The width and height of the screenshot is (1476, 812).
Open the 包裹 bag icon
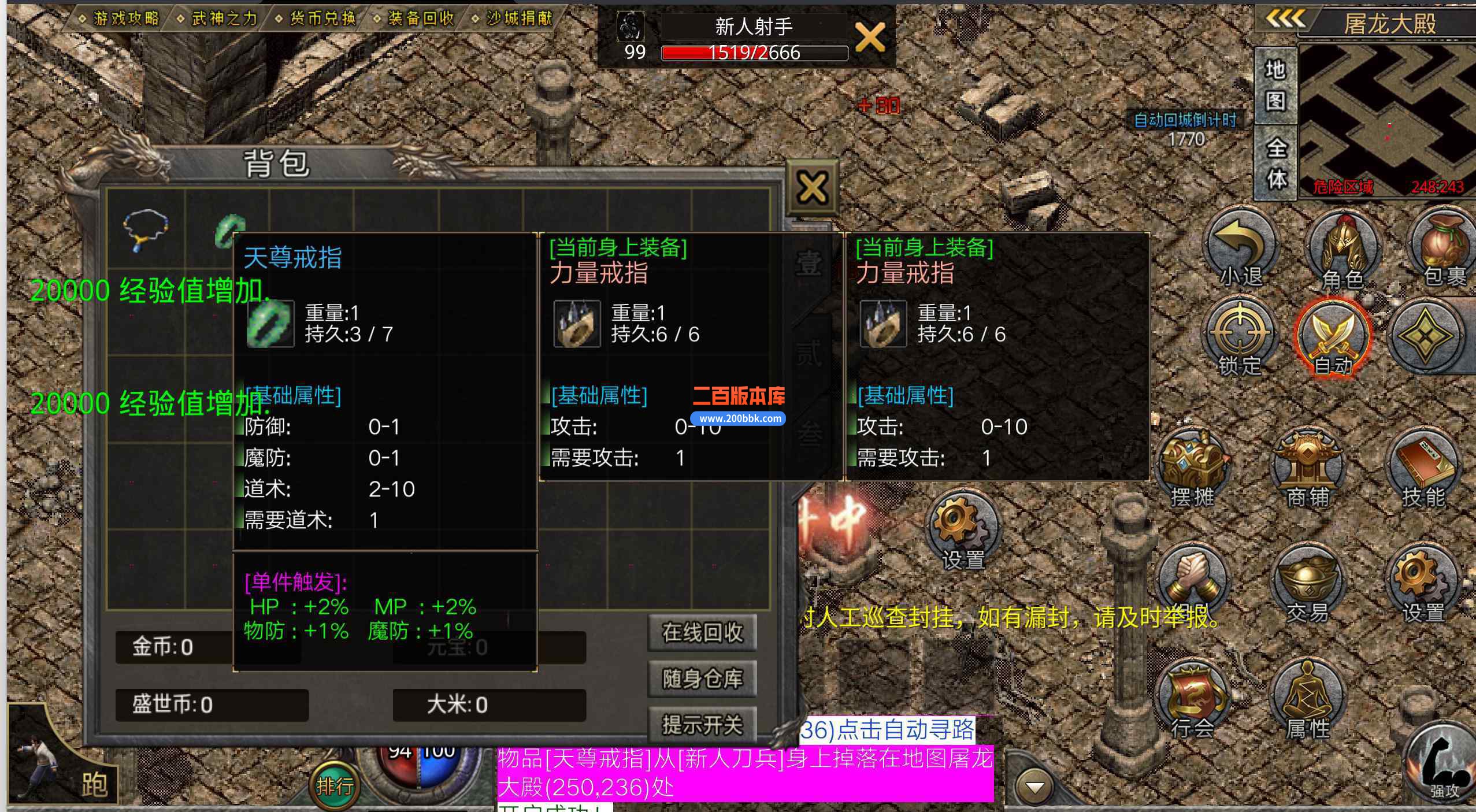1442,246
